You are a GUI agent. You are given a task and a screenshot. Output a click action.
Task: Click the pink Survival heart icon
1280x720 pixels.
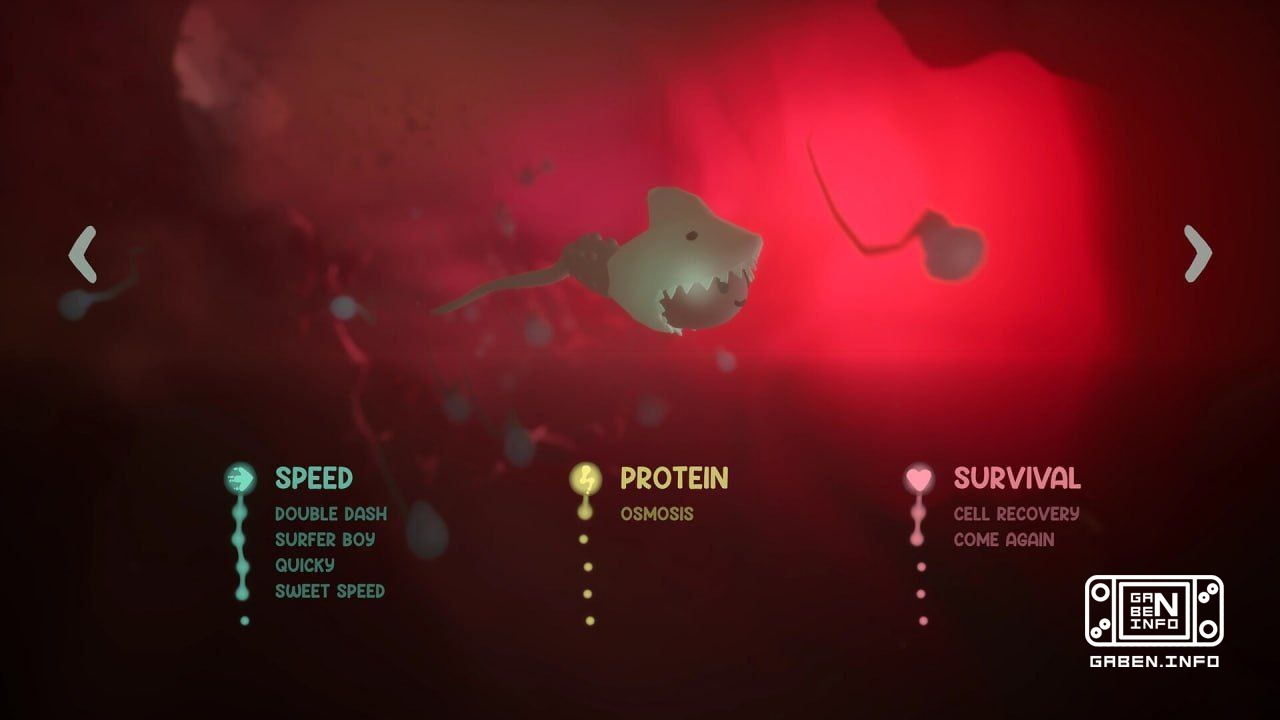pyautogui.click(x=918, y=478)
